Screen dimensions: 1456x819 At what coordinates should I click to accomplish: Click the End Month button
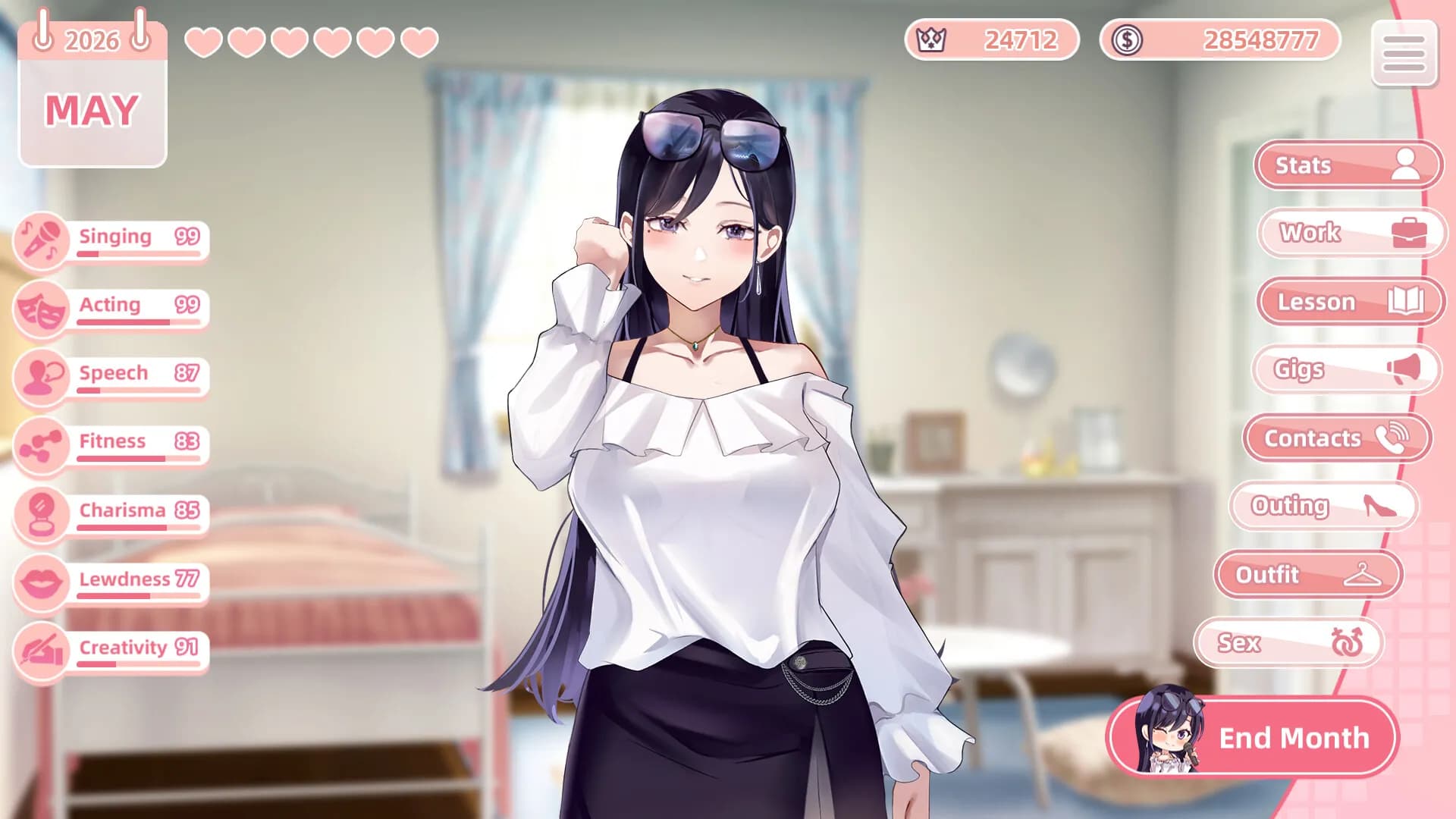click(1294, 737)
